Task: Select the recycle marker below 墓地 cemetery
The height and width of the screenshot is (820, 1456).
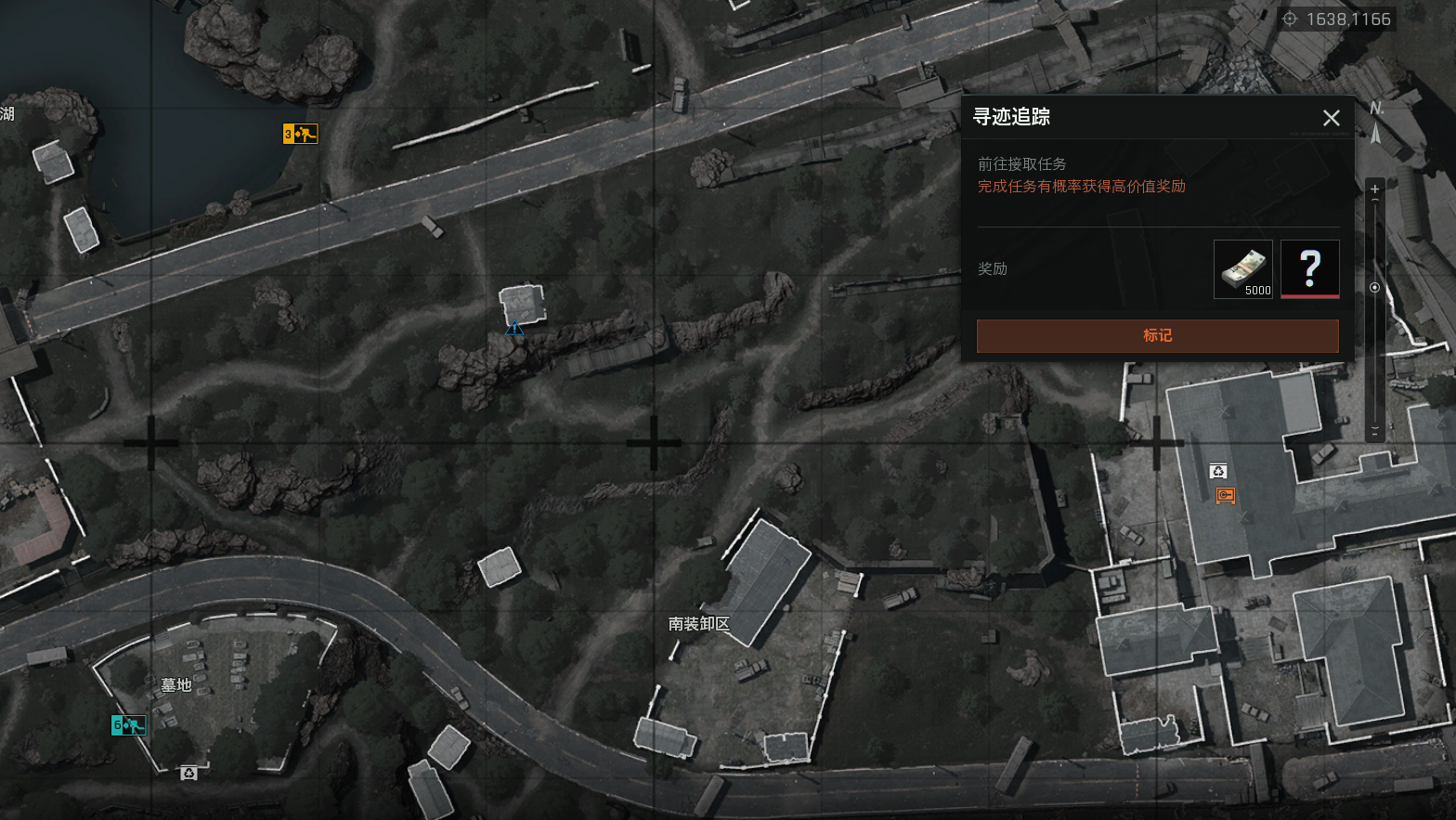Action: click(x=188, y=773)
